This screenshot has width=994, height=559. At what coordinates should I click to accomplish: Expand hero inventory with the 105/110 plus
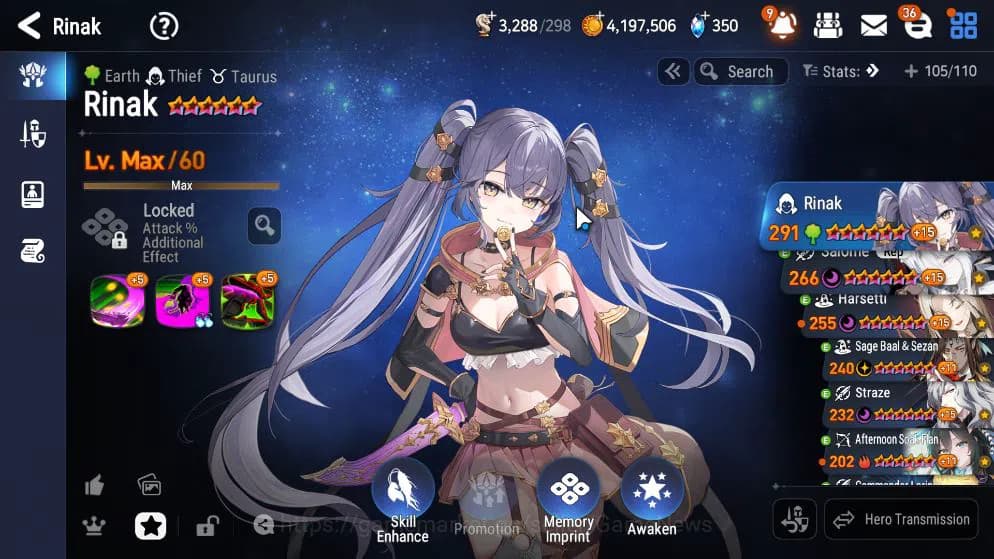pos(938,71)
